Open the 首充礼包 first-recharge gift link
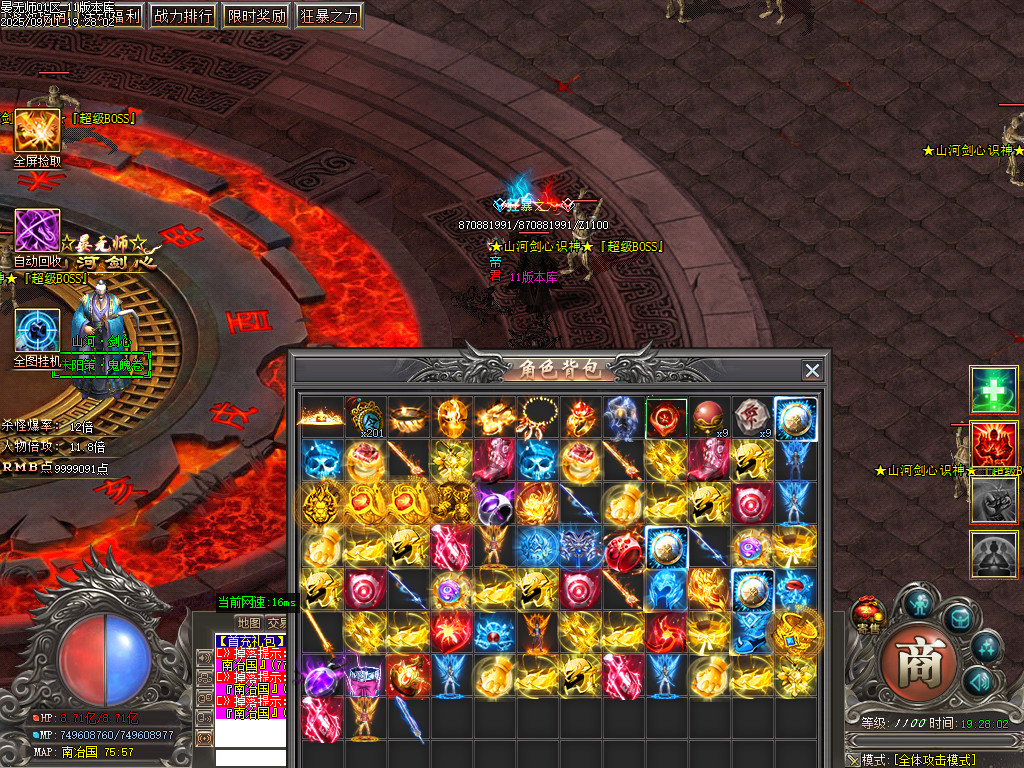 pyautogui.click(x=250, y=641)
